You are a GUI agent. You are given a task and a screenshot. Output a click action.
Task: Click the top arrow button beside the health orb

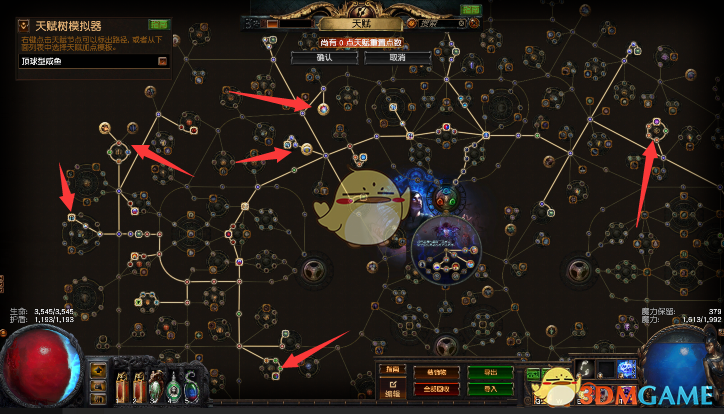99,371
